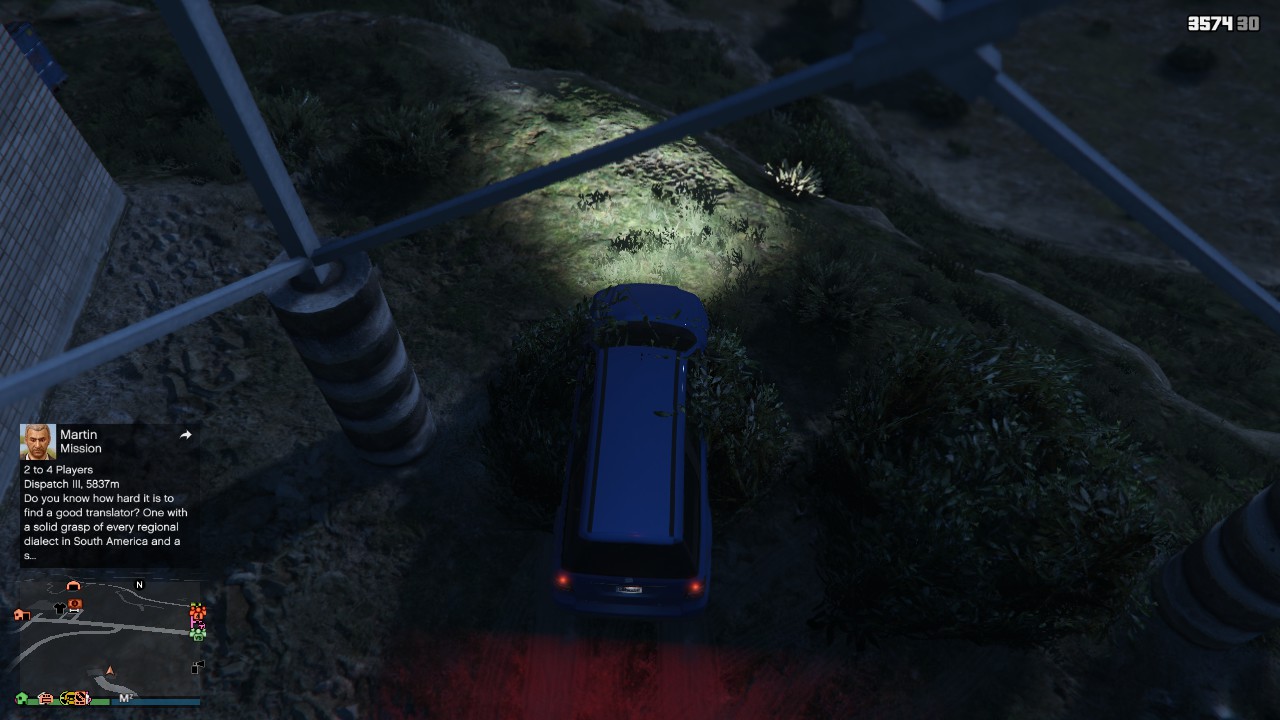Click the orange house blip
The width and height of the screenshot is (1280, 720).
pyautogui.click(x=22, y=614)
